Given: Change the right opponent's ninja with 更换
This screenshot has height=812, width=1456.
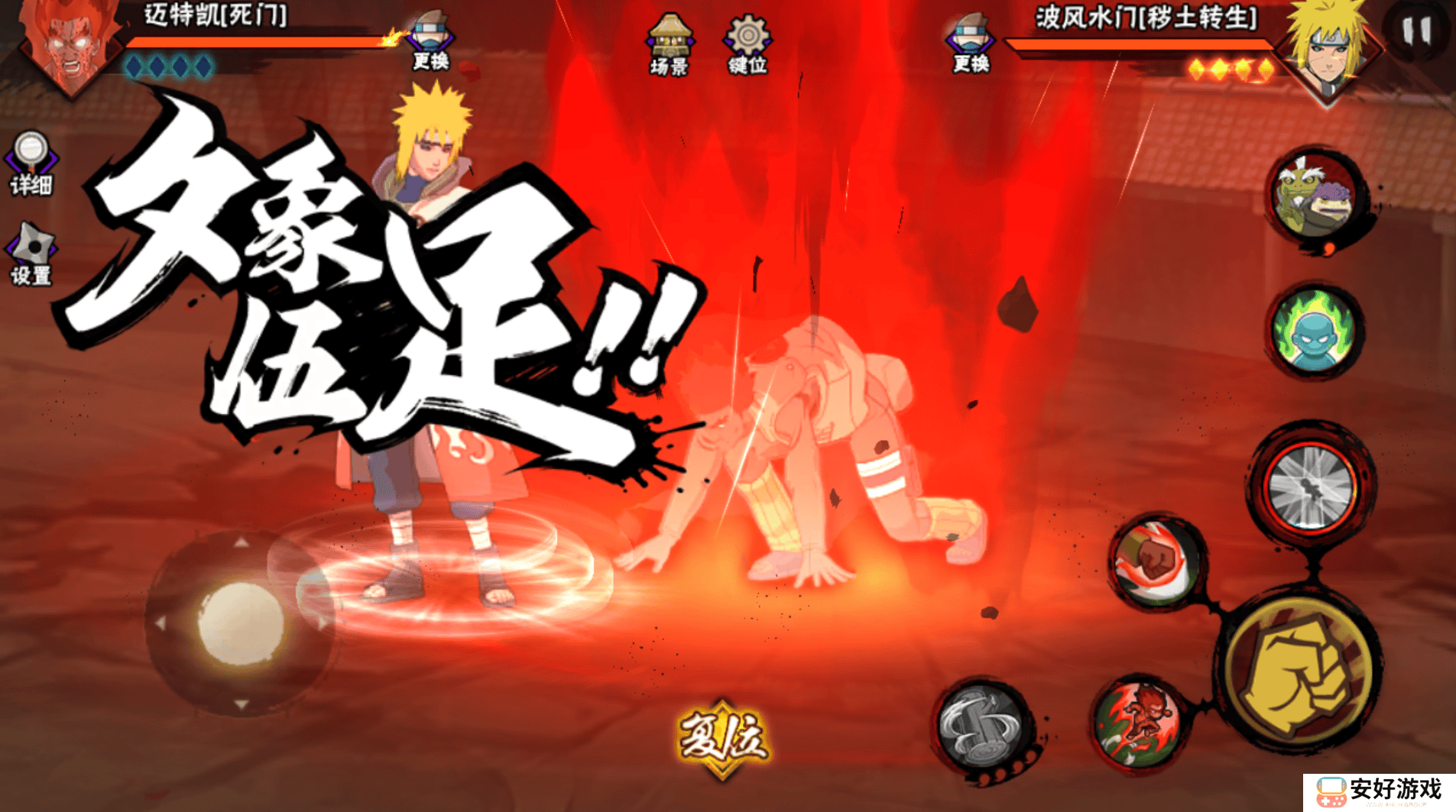Looking at the screenshot, I should coord(971,44).
